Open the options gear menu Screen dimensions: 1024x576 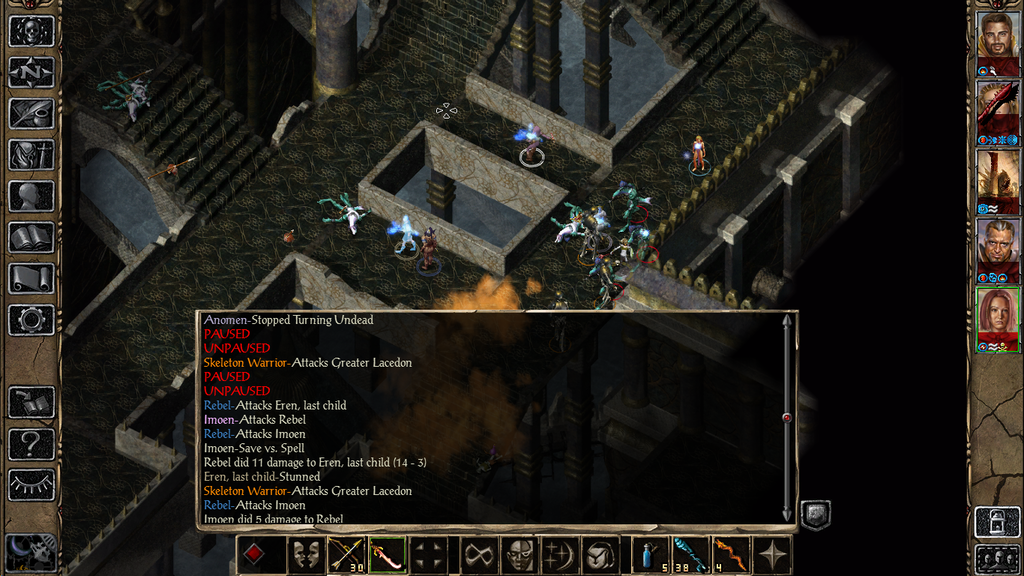click(x=31, y=320)
